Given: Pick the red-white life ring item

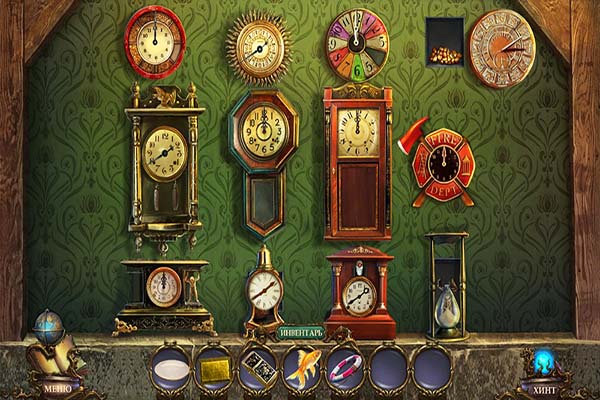Looking at the screenshot, I should pos(345,368).
